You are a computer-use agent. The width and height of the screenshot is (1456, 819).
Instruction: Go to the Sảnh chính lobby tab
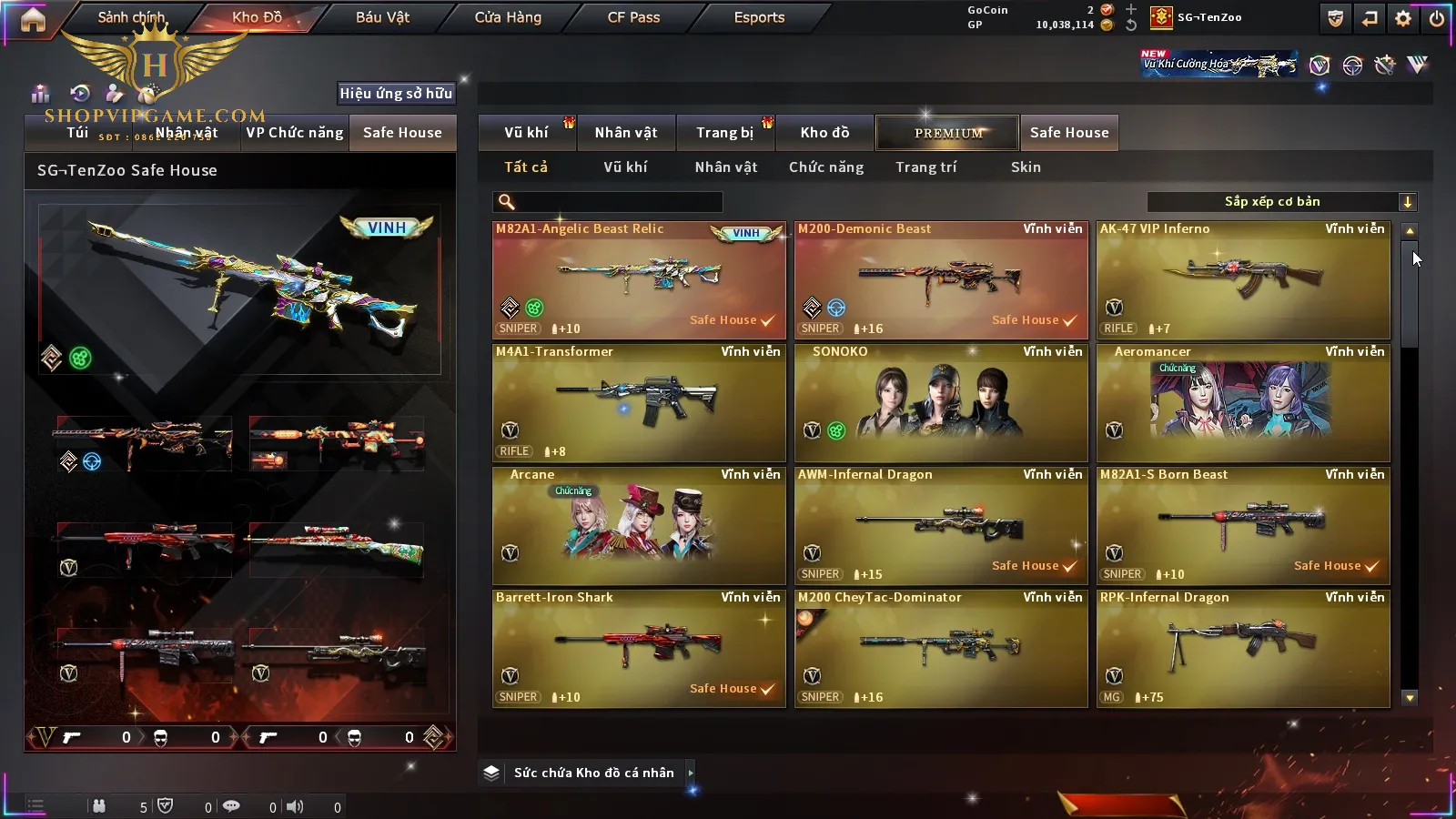131,17
